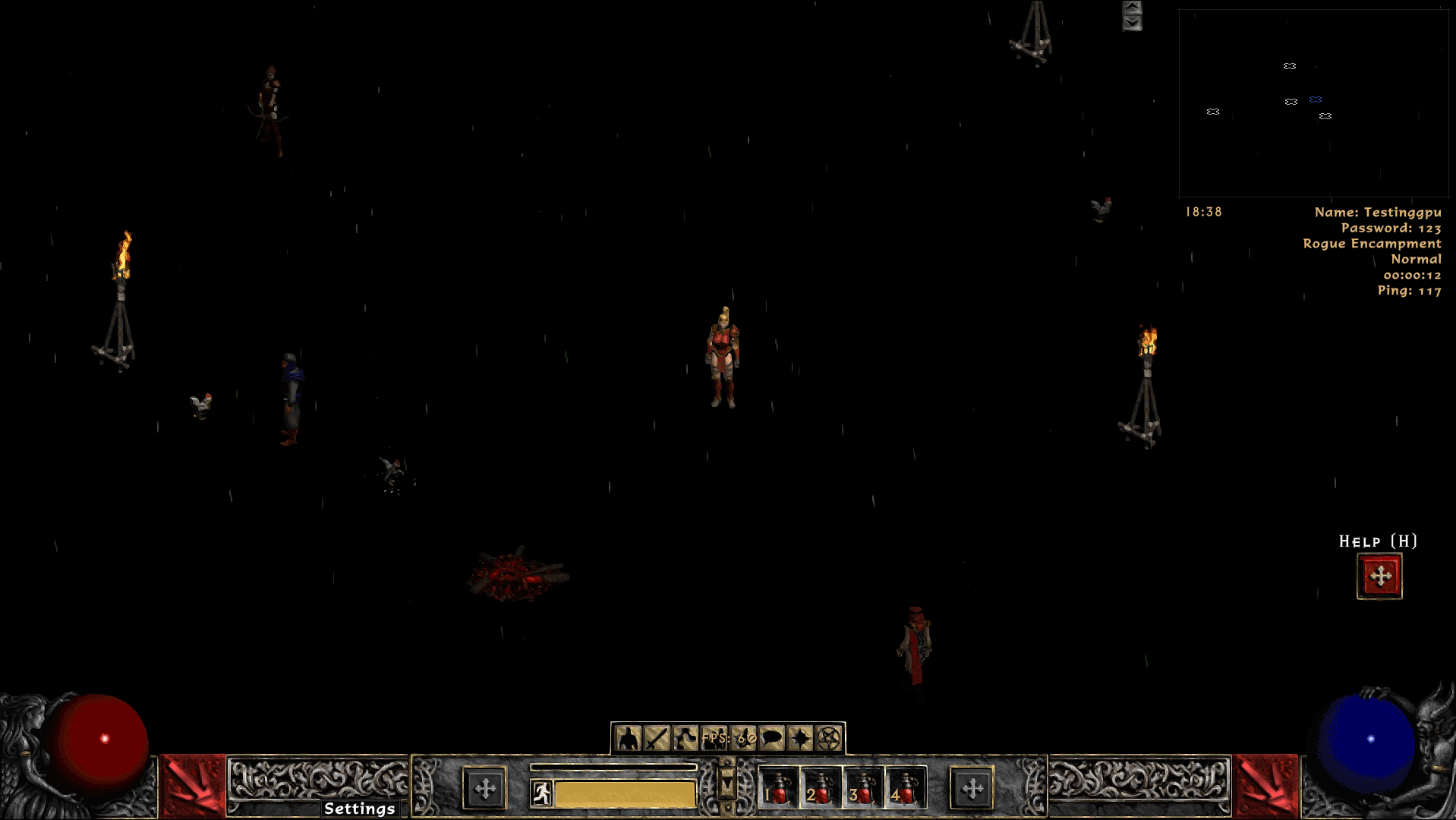Open the inventory via sword icon
Image resolution: width=1456 pixels, height=820 pixels.
(657, 738)
